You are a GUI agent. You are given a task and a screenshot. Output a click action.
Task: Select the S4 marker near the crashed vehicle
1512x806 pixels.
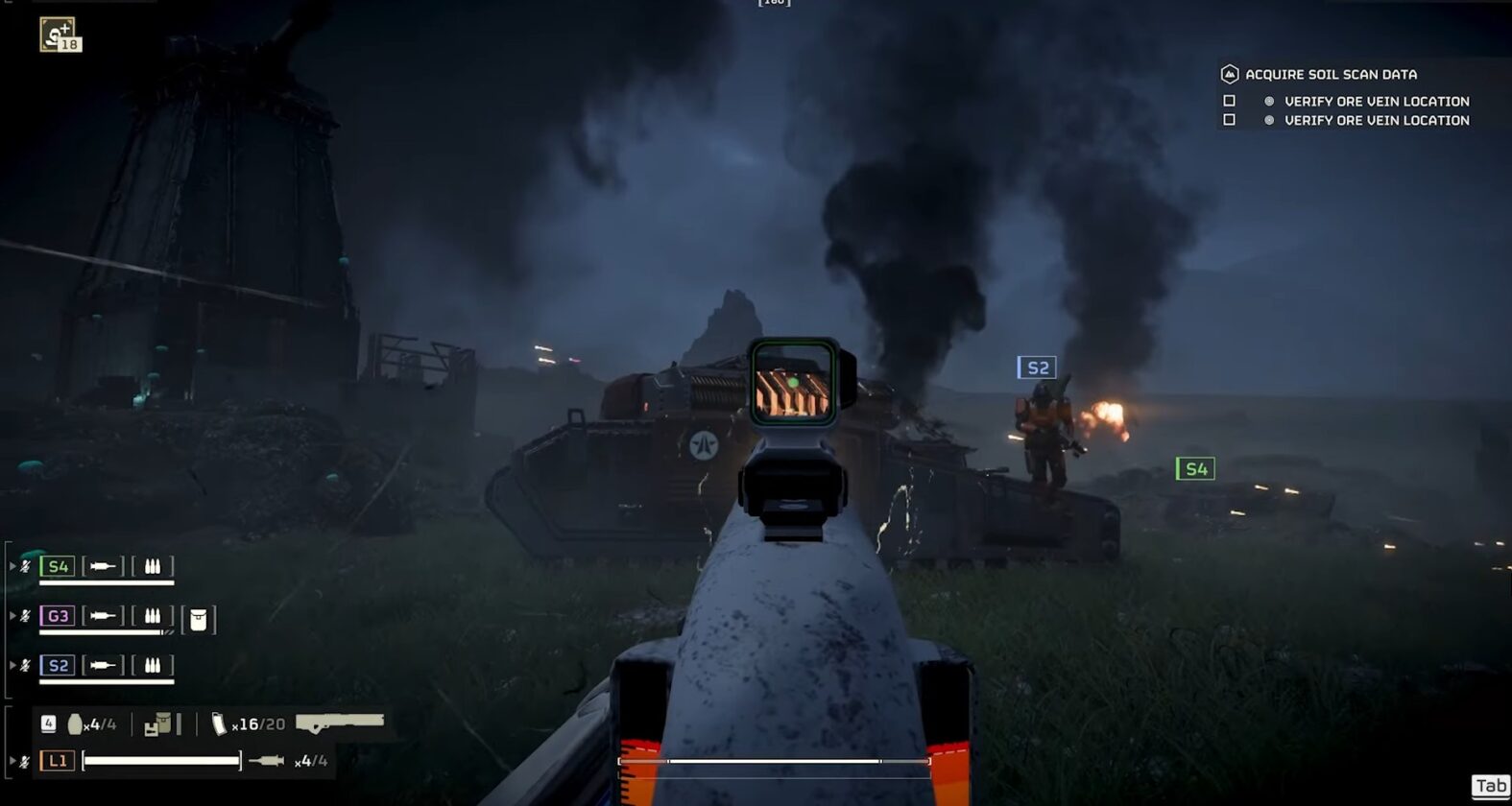(x=1195, y=469)
